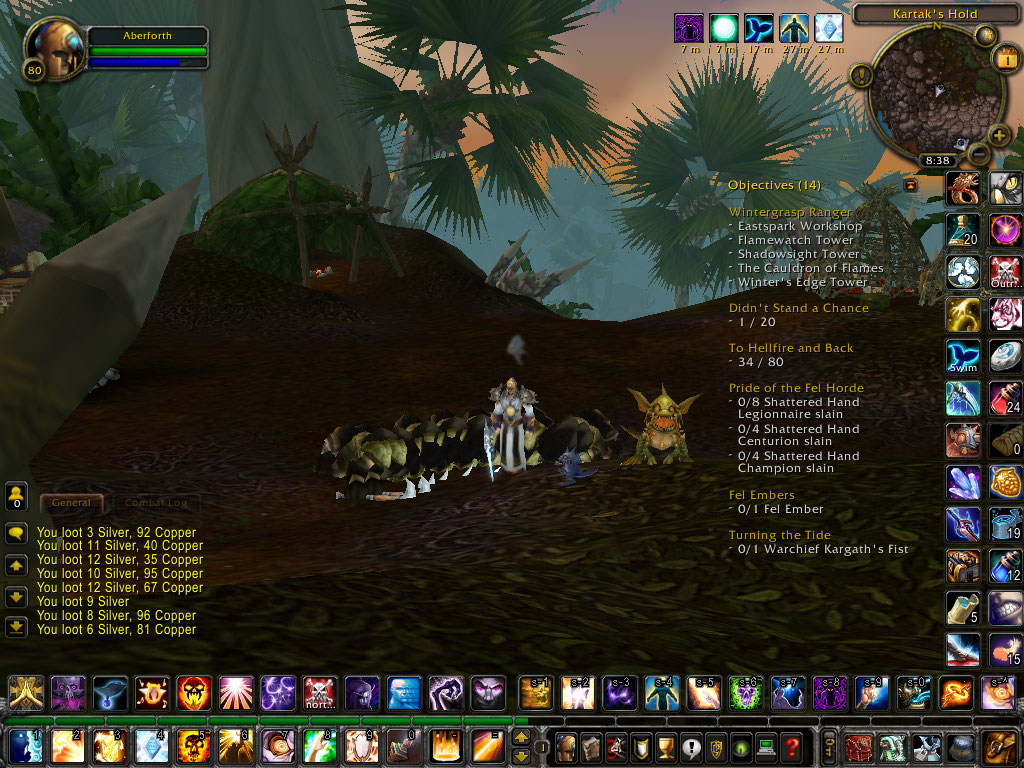1024x768 pixels.
Task: Open the friends list button above chat
Action: (16, 494)
